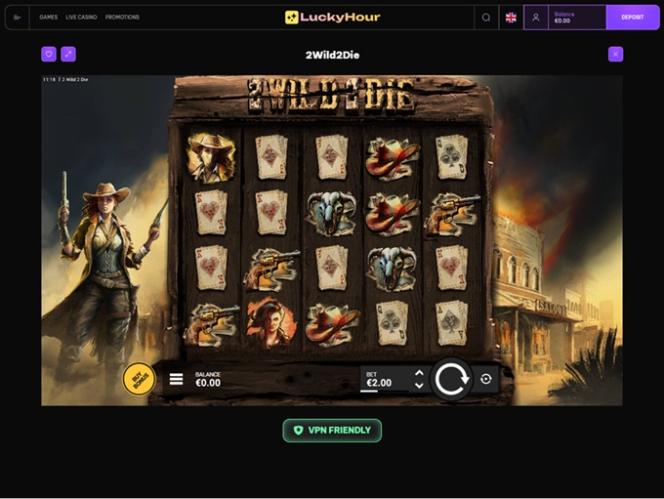Screen dimensions: 664x499
Task: Go to Live Casino
Action: point(79,17)
